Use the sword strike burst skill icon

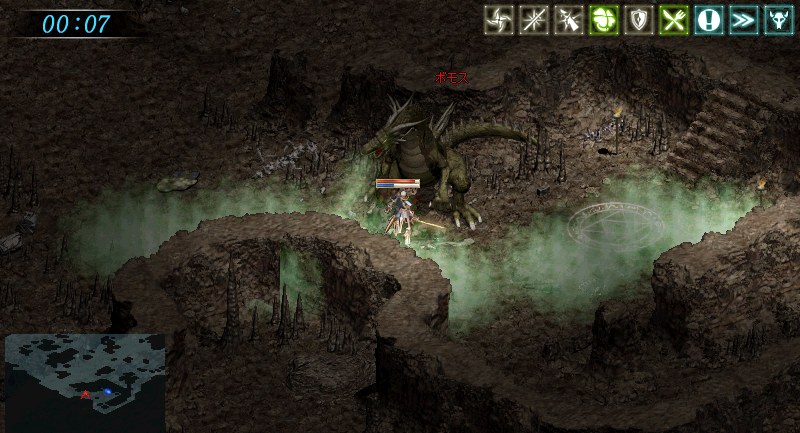(x=569, y=20)
